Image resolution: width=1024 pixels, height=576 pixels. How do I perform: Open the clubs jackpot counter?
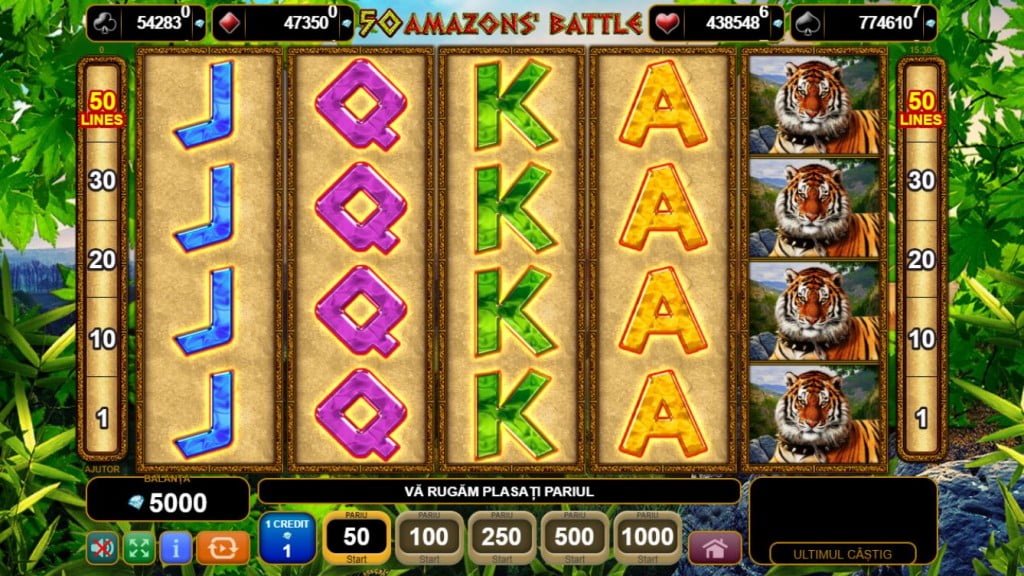point(146,23)
